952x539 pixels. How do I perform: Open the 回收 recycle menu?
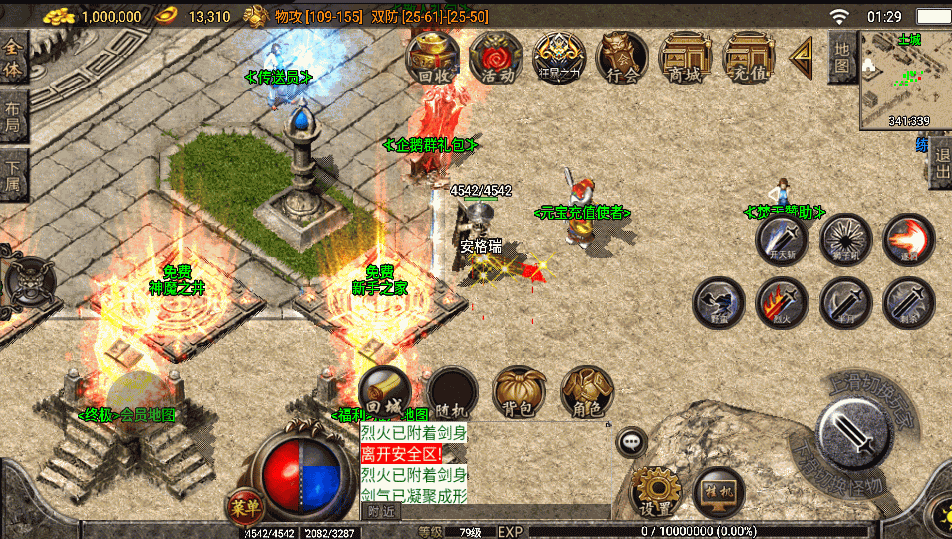pos(432,56)
